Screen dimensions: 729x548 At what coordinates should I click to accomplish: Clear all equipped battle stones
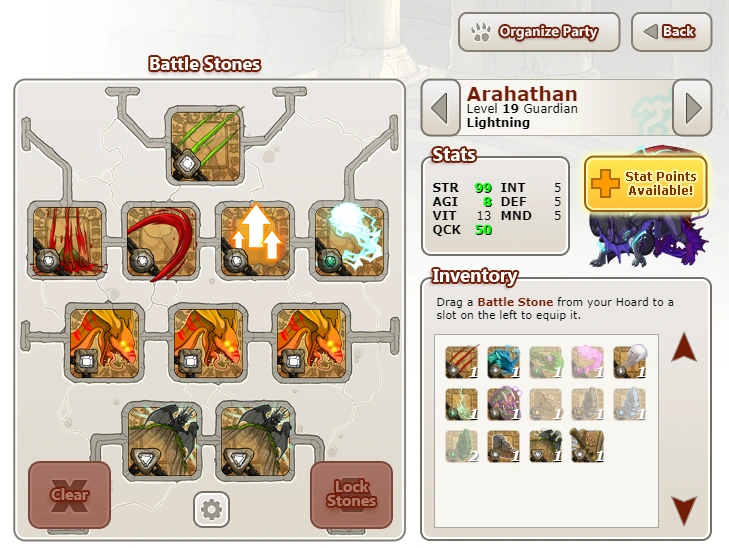click(x=69, y=494)
